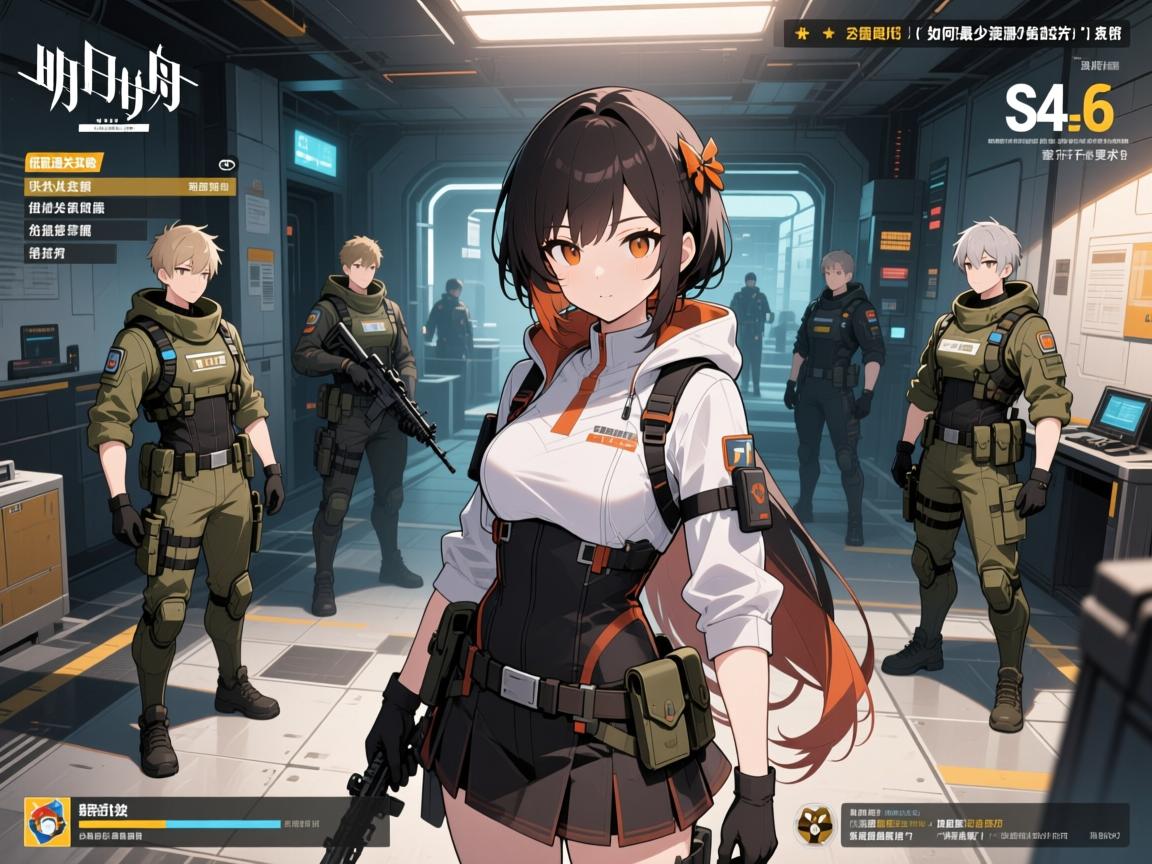Select the highlighted gold menu row
The height and width of the screenshot is (864, 1152).
click(130, 186)
